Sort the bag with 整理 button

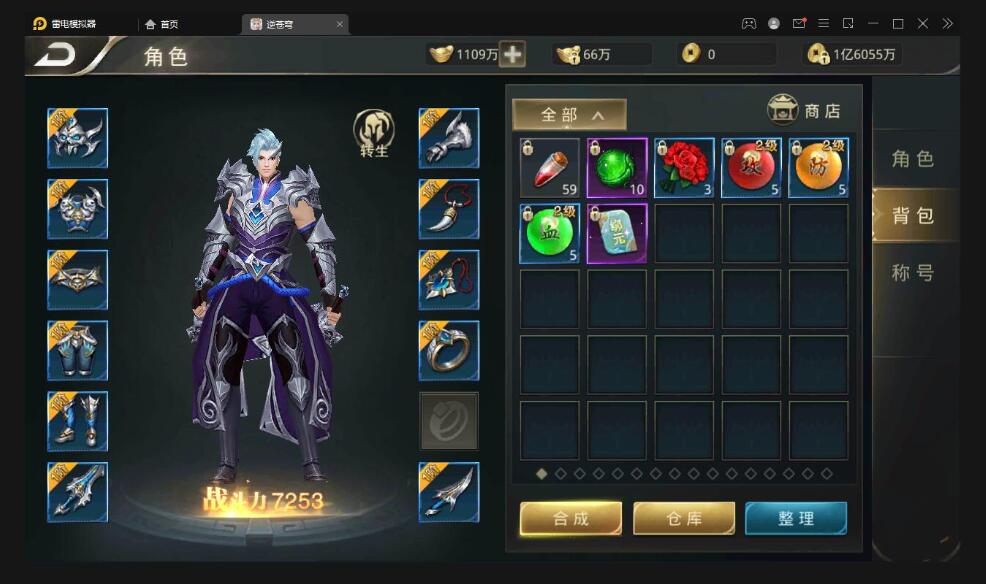tap(796, 518)
